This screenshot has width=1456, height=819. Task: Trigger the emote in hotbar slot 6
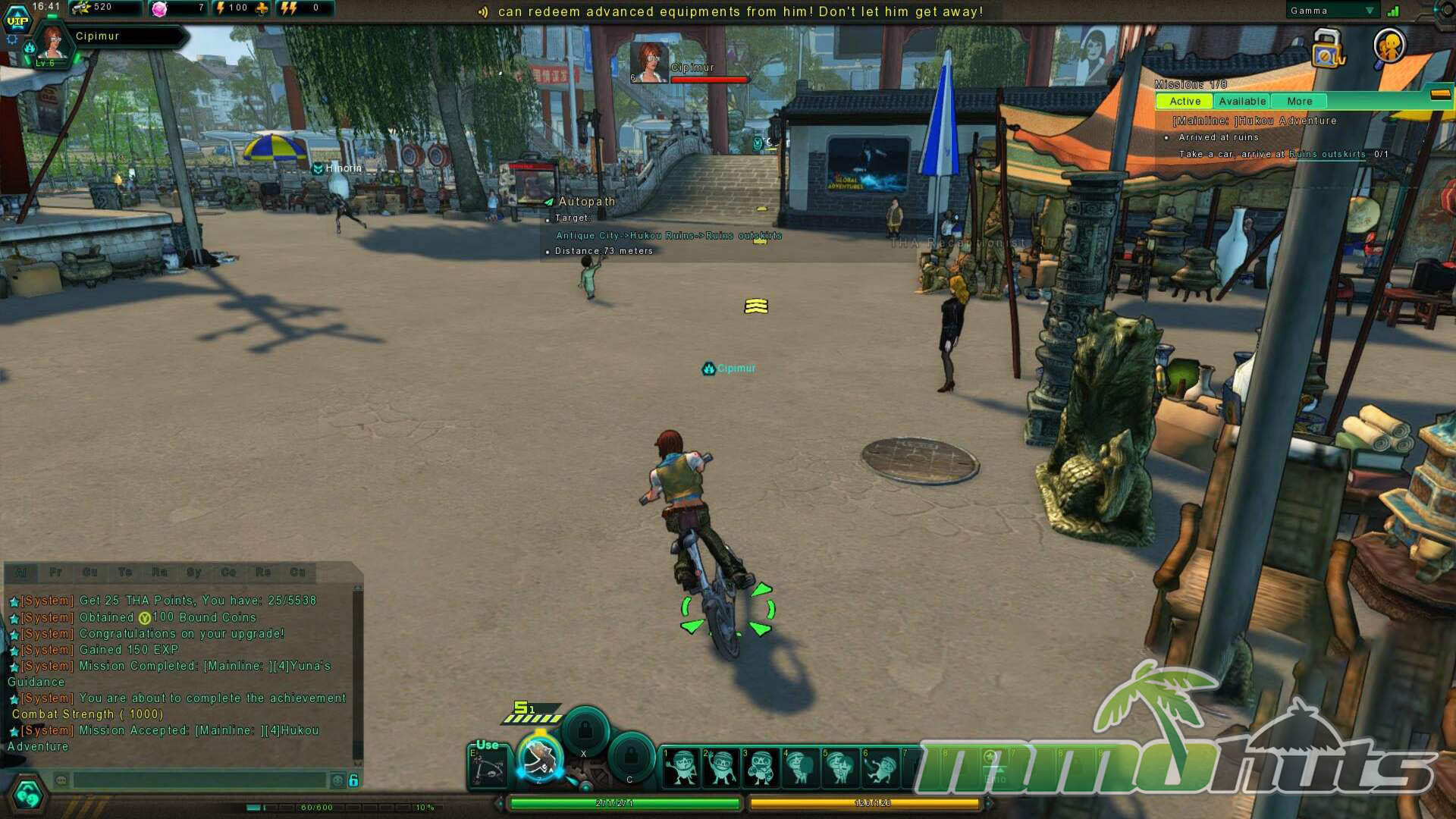pyautogui.click(x=880, y=766)
